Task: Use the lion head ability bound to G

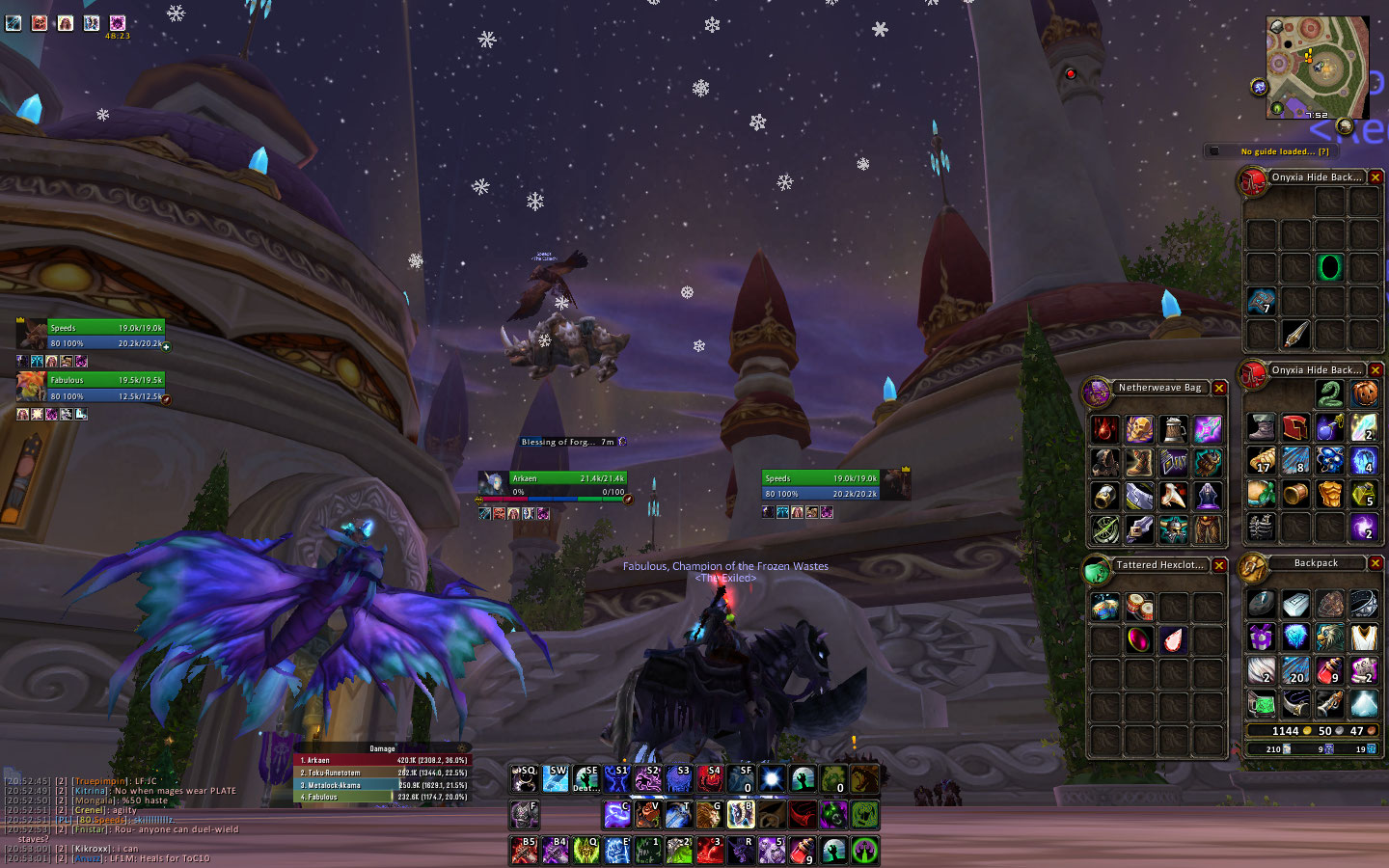Action: [x=709, y=815]
